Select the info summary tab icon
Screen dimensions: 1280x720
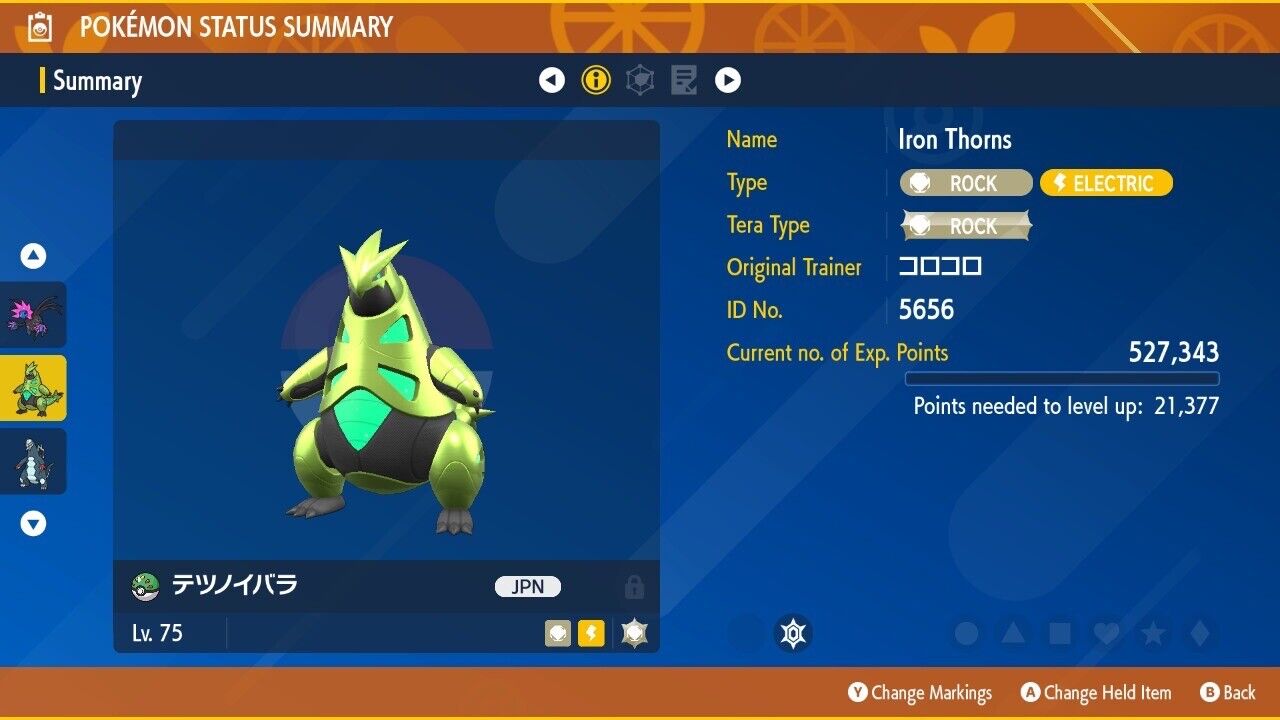(596, 80)
